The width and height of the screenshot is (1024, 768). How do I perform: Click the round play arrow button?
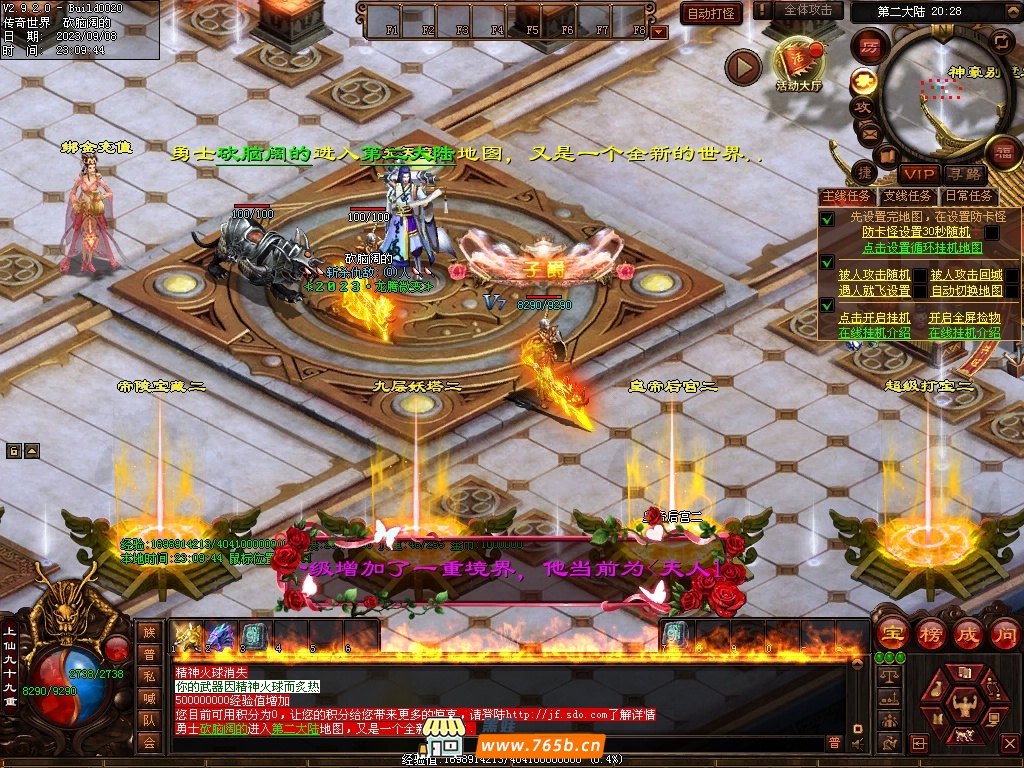pos(743,67)
